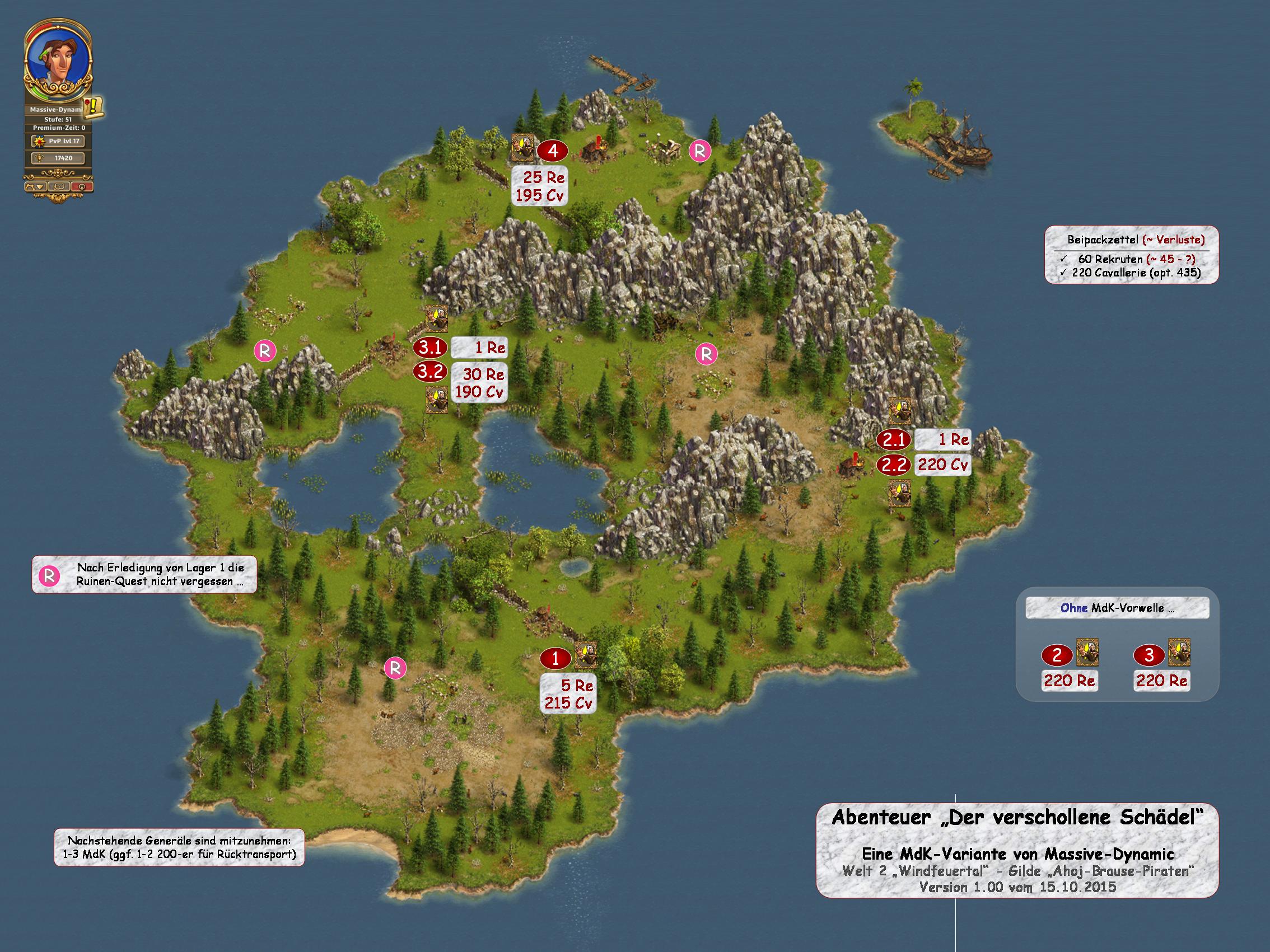Screen dimensions: 1270x952
Task: Open the PvP lvl 17 panel
Action: [x=58, y=141]
